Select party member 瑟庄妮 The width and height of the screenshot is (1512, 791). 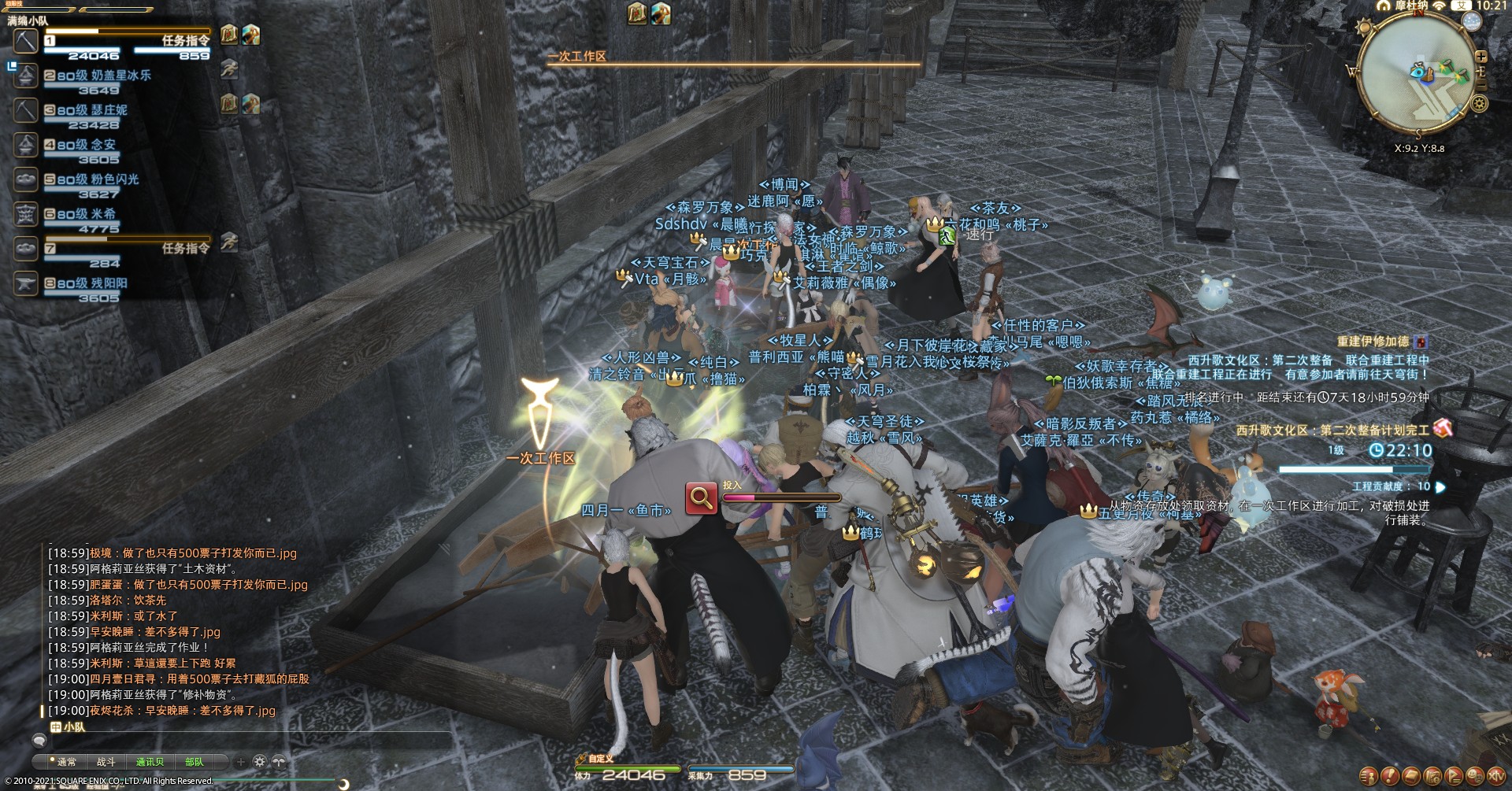click(x=108, y=110)
